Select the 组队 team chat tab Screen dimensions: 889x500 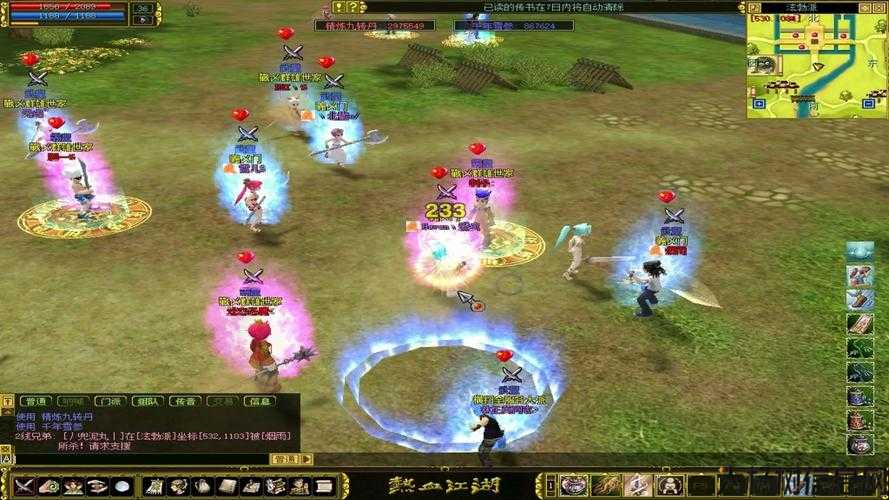(146, 401)
